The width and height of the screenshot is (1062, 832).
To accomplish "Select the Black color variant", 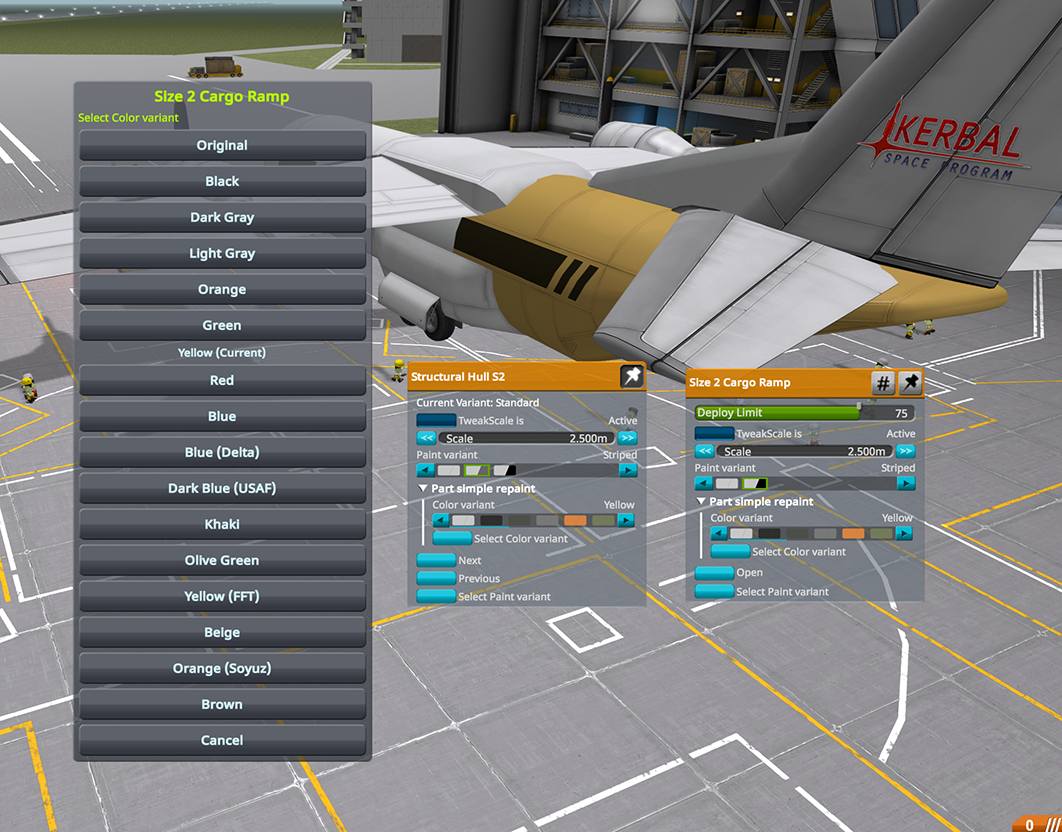I will pos(222,181).
